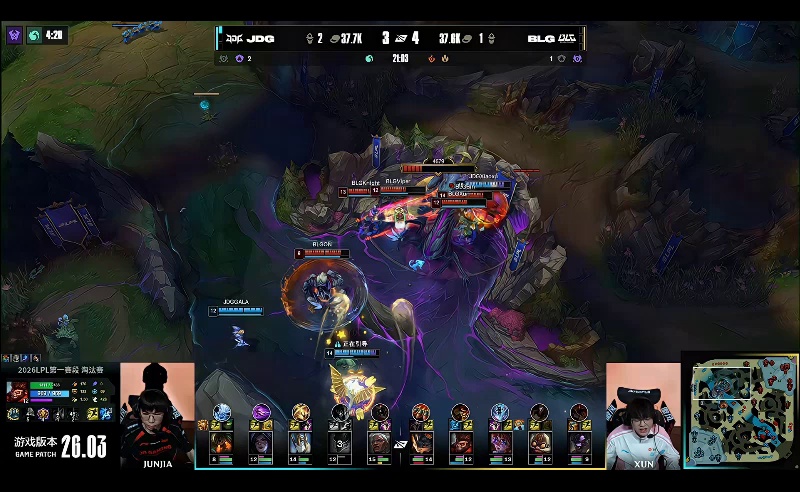Image resolution: width=800 pixels, height=492 pixels.
Task: Click the minimap
Action: [741, 410]
